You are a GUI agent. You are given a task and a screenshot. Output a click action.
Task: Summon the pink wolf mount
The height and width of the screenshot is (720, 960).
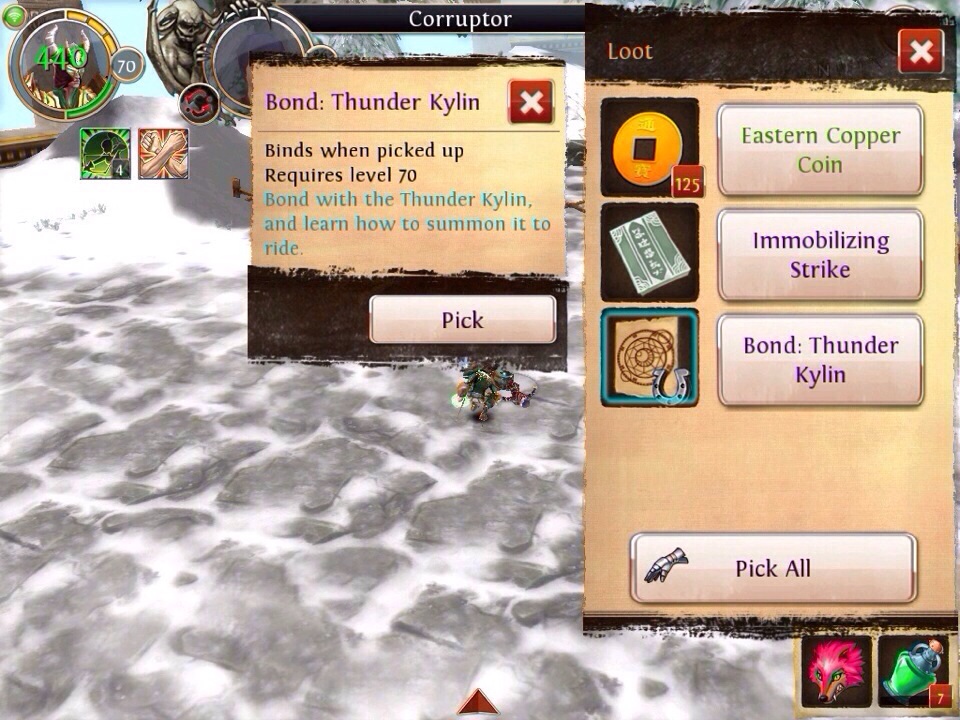tap(835, 674)
